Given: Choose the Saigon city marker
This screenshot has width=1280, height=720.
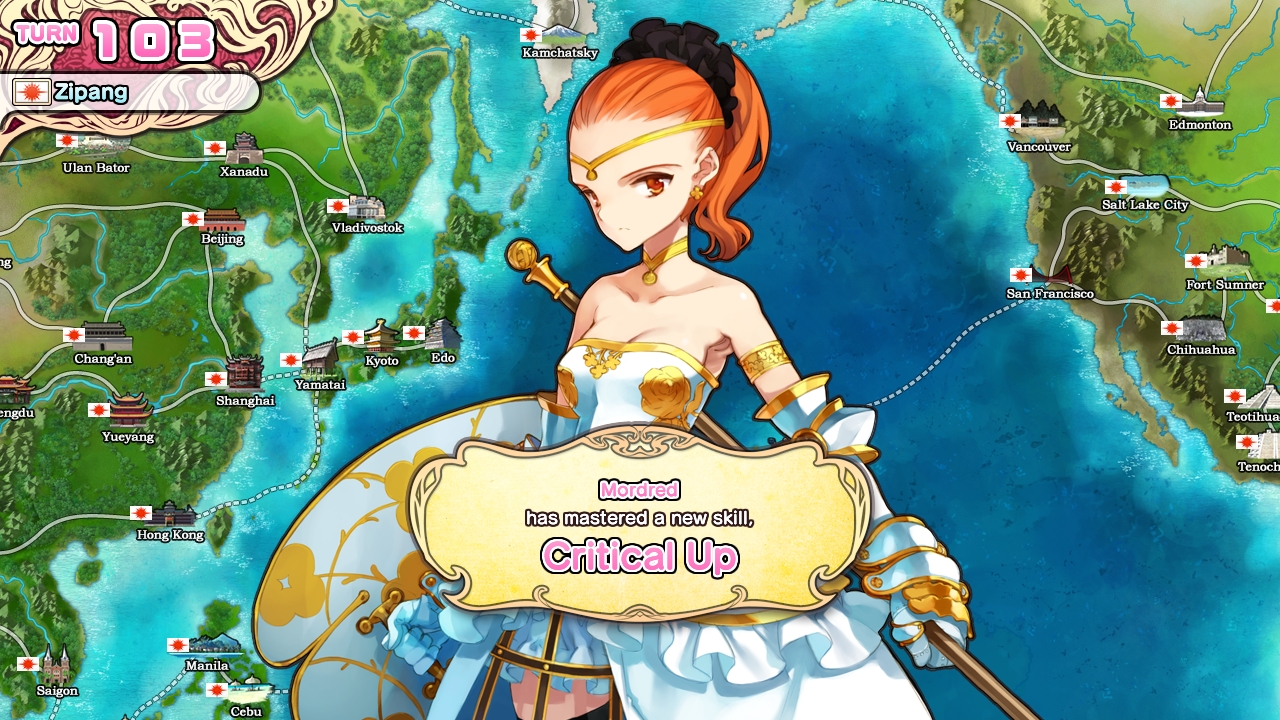Looking at the screenshot, I should pyautogui.click(x=56, y=664).
